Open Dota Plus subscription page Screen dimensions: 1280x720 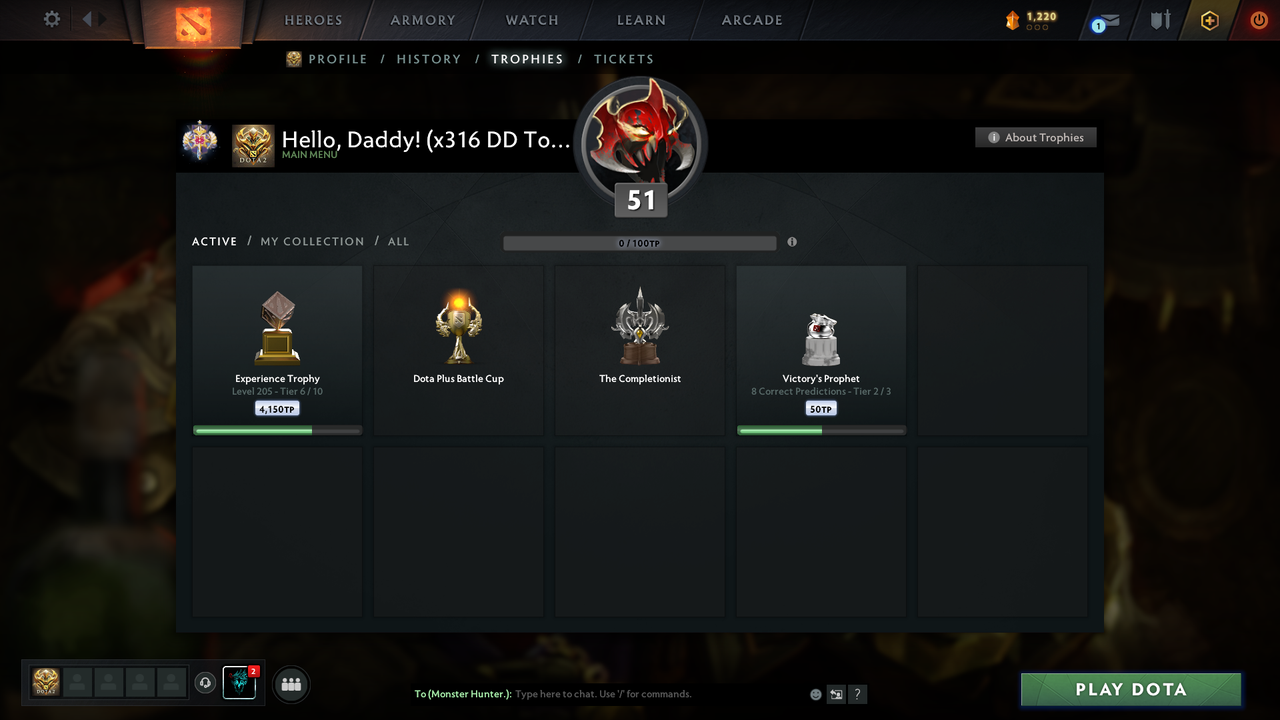pyautogui.click(x=1209, y=20)
